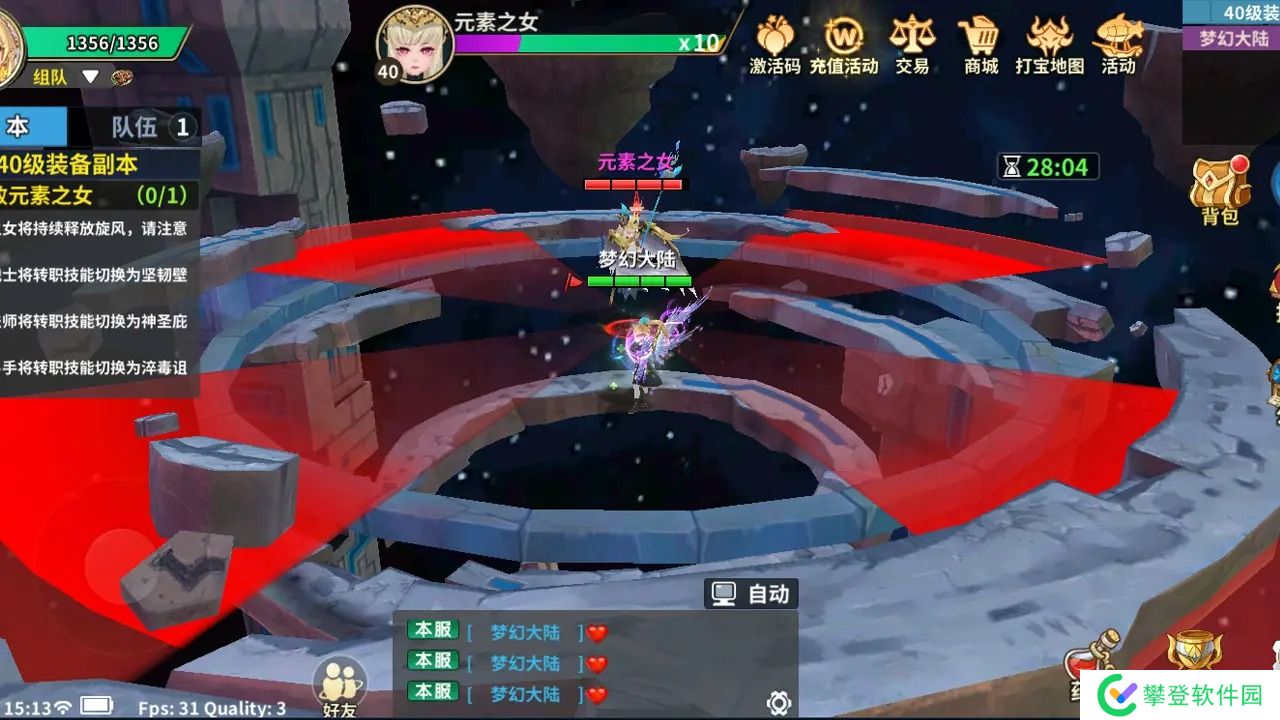
Task: Open the 充值活动 recharge event
Action: 843,45
